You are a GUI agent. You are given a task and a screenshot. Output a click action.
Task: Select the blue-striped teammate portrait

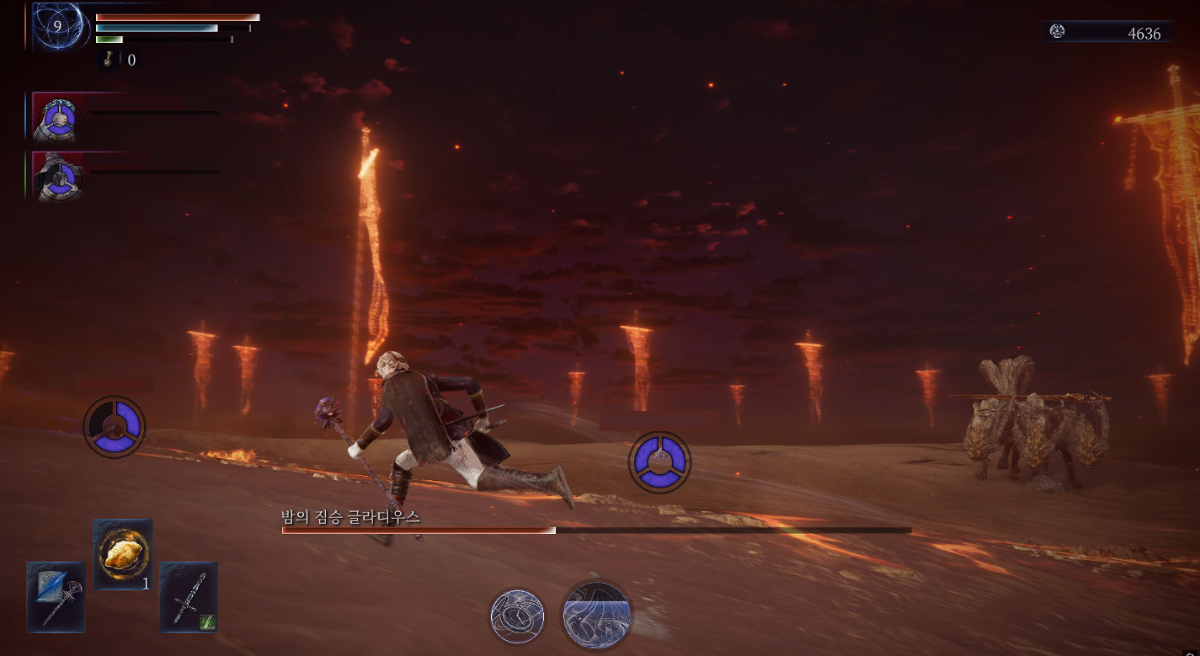(58, 118)
